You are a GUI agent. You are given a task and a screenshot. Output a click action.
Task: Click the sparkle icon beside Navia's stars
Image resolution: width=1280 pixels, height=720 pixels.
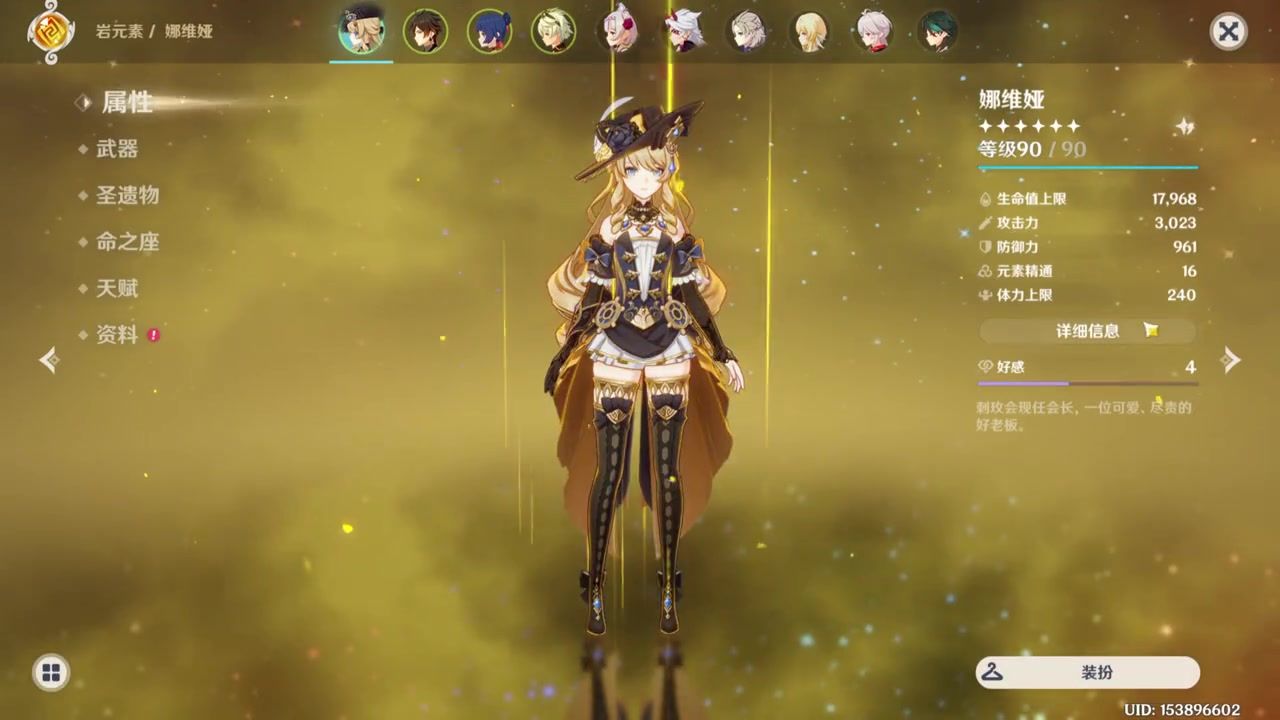pos(1185,126)
